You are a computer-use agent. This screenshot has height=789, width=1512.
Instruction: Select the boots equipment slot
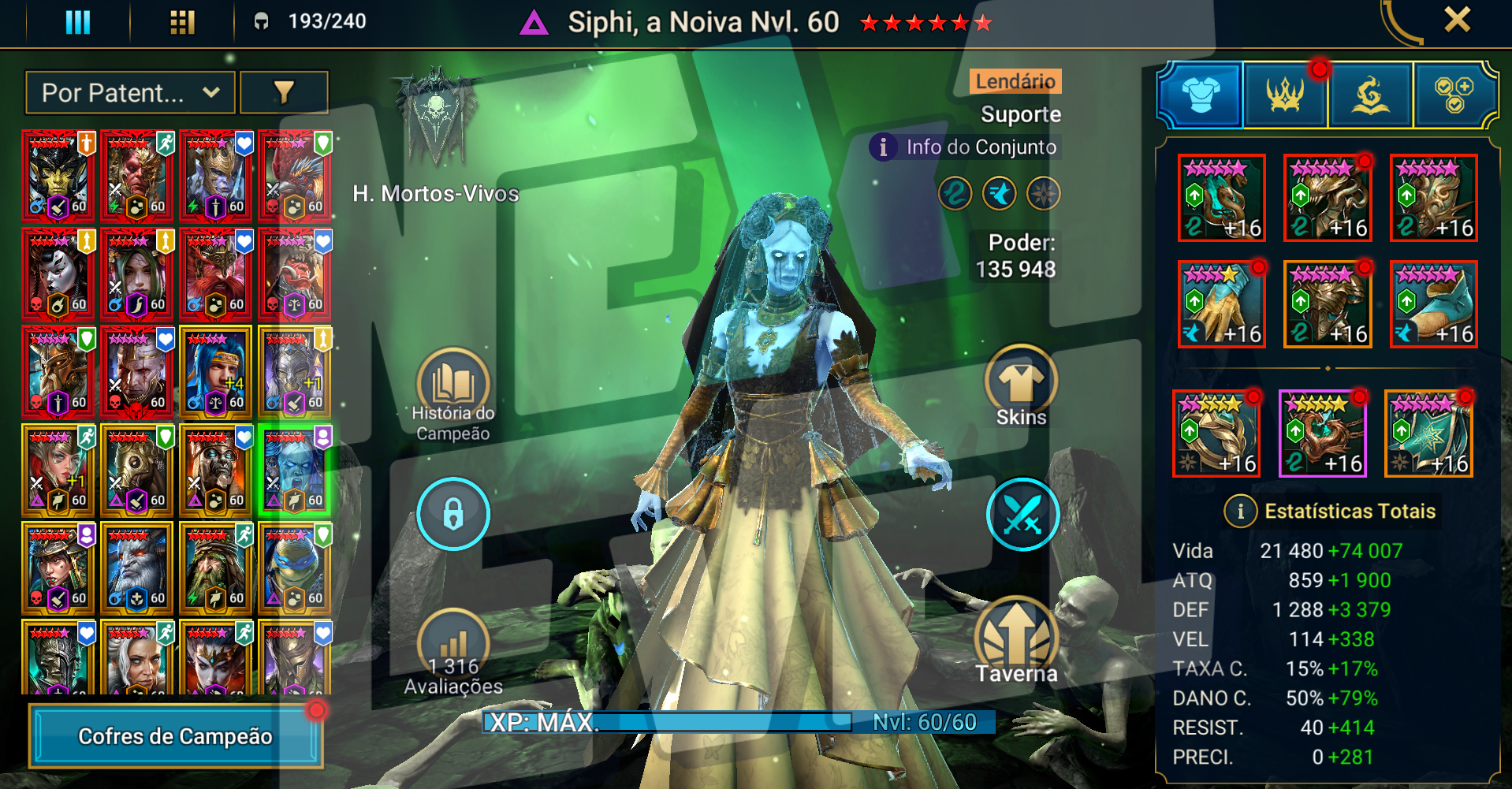click(x=1433, y=304)
